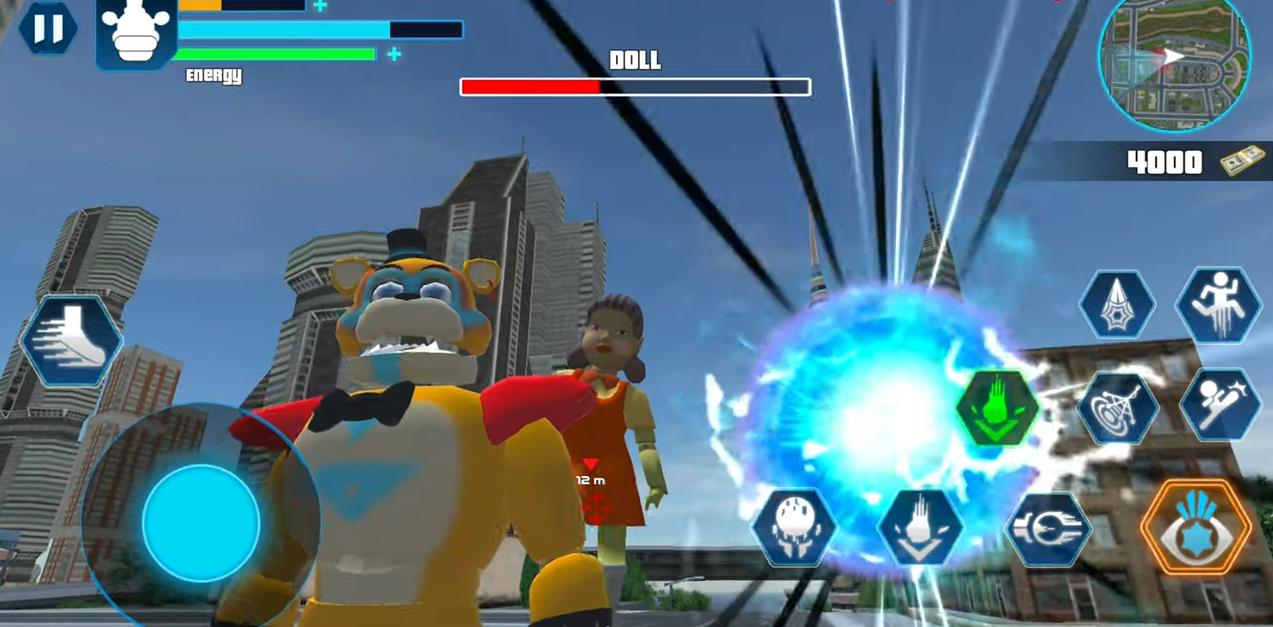Tap the plus beside the green energy bar
The width and height of the screenshot is (1273, 627).
pyautogui.click(x=394, y=54)
